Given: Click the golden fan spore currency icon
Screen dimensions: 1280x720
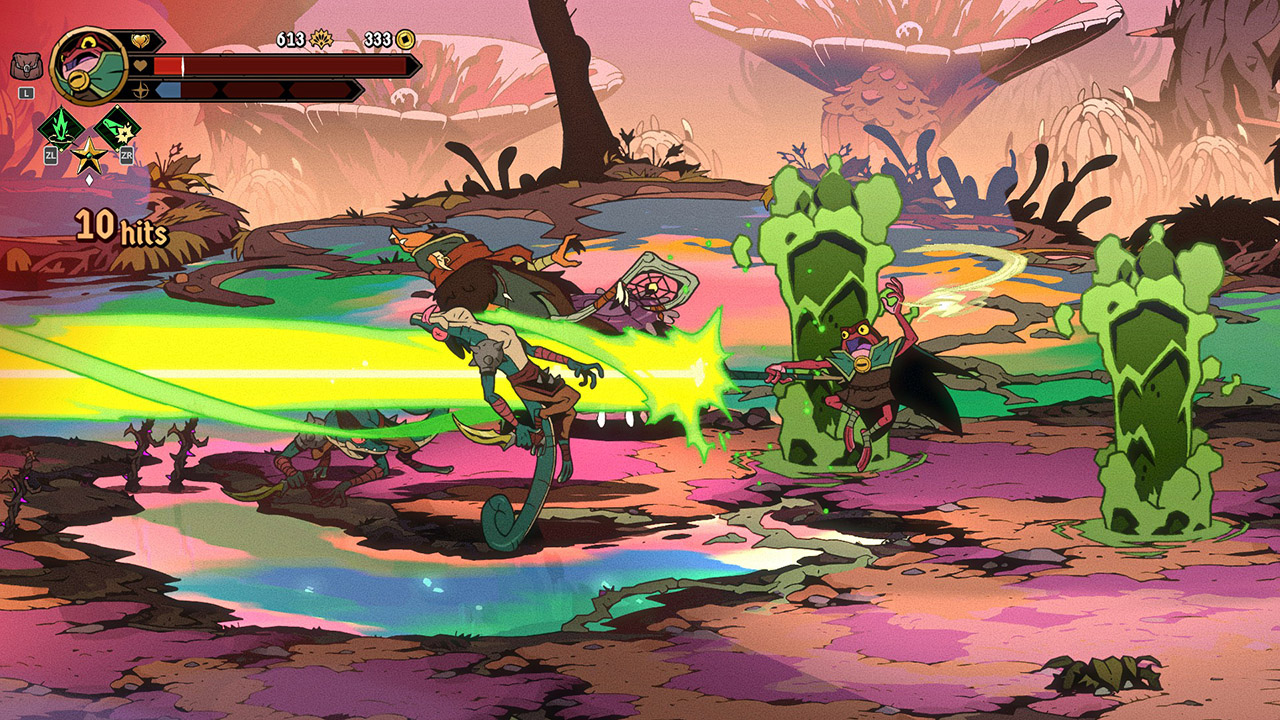Looking at the screenshot, I should 322,40.
